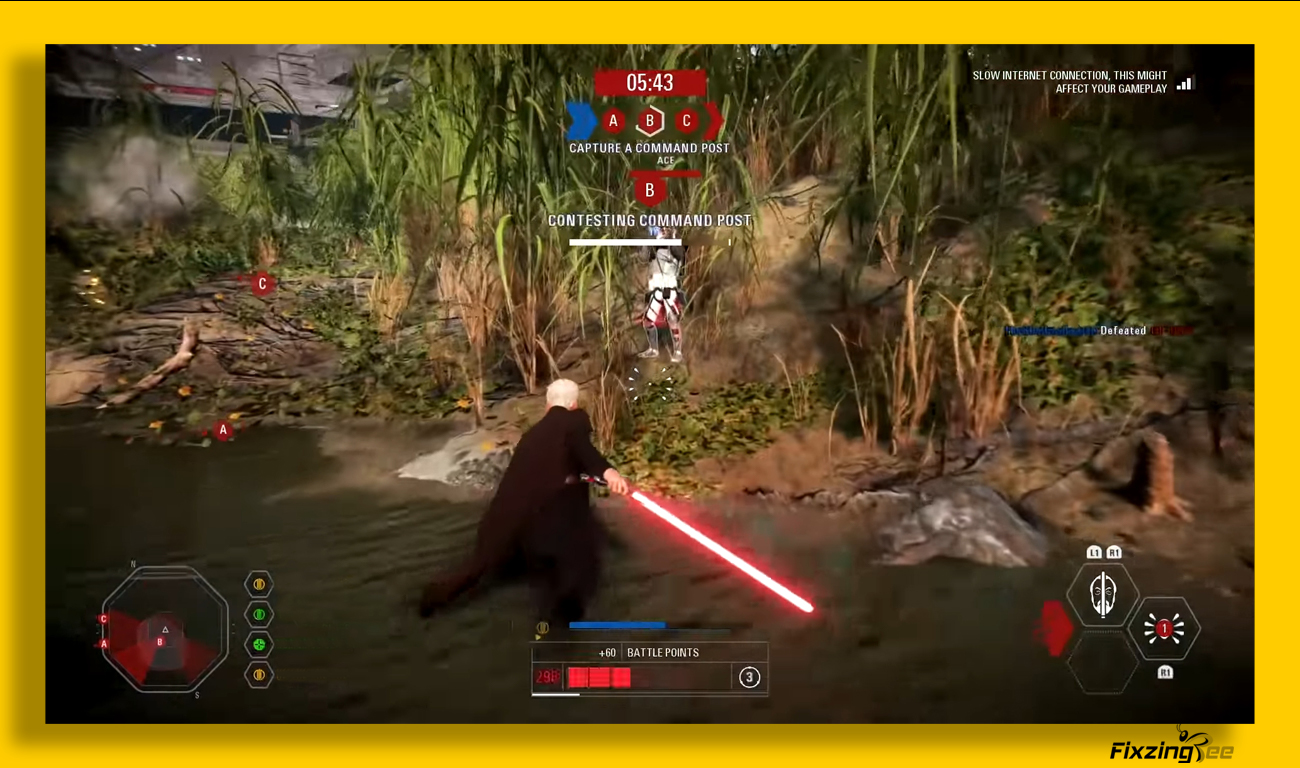Choose the highlighted B command post hexagon

click(x=650, y=122)
